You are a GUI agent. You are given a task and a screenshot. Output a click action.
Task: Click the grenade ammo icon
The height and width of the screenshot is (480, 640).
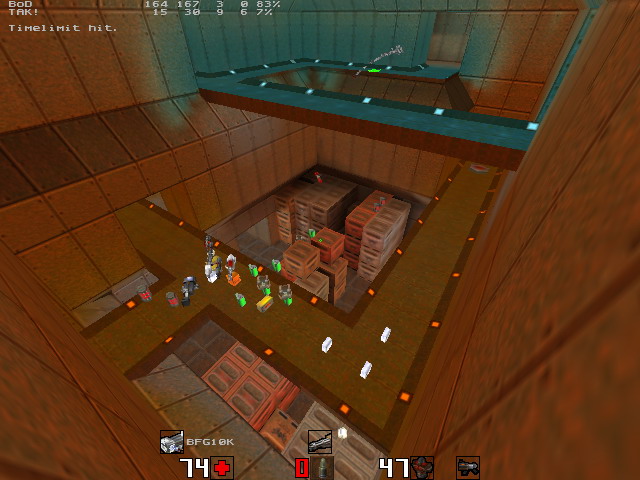tap(325, 468)
